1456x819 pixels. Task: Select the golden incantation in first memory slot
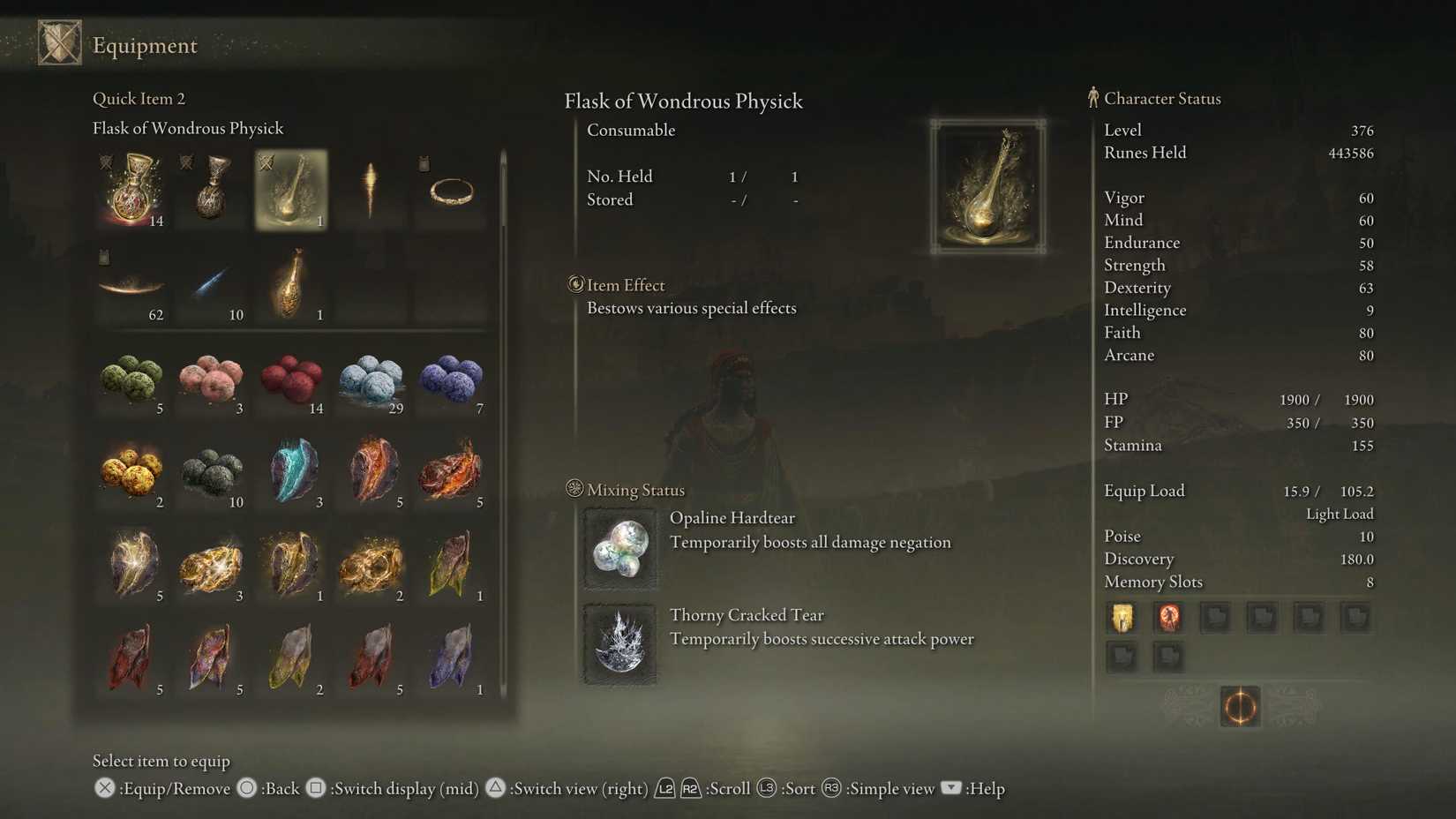tap(1122, 617)
